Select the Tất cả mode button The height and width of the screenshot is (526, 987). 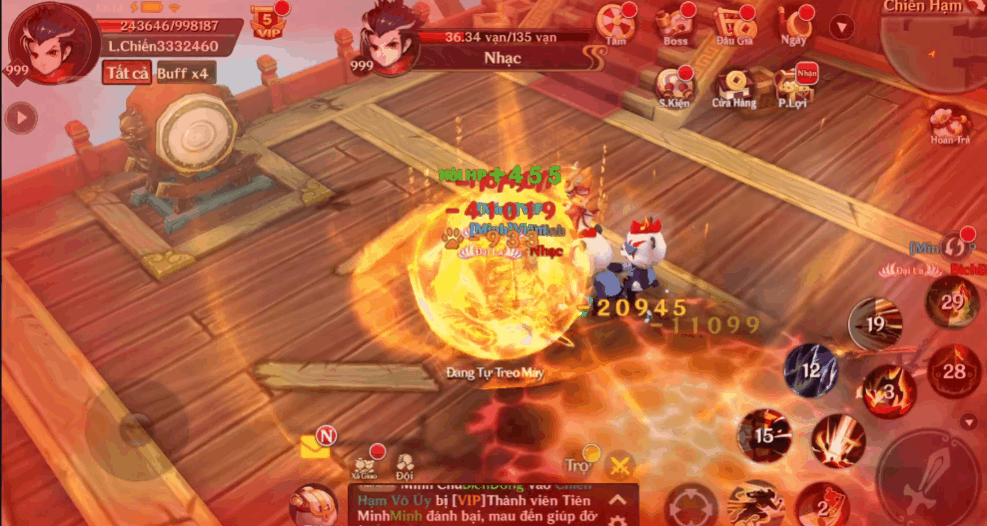coord(126,73)
